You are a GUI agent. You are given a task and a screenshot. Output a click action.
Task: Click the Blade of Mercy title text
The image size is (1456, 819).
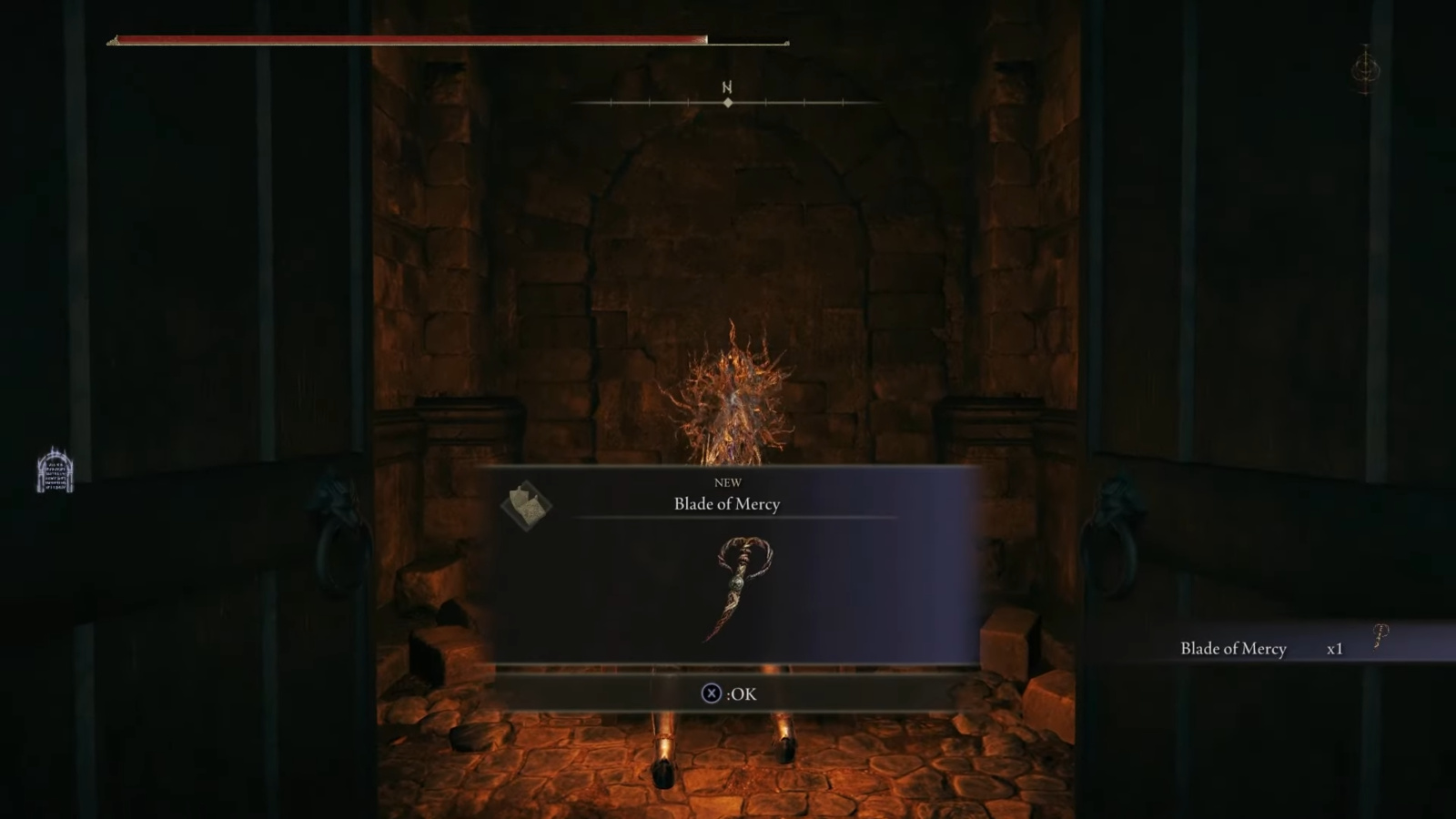pos(725,504)
